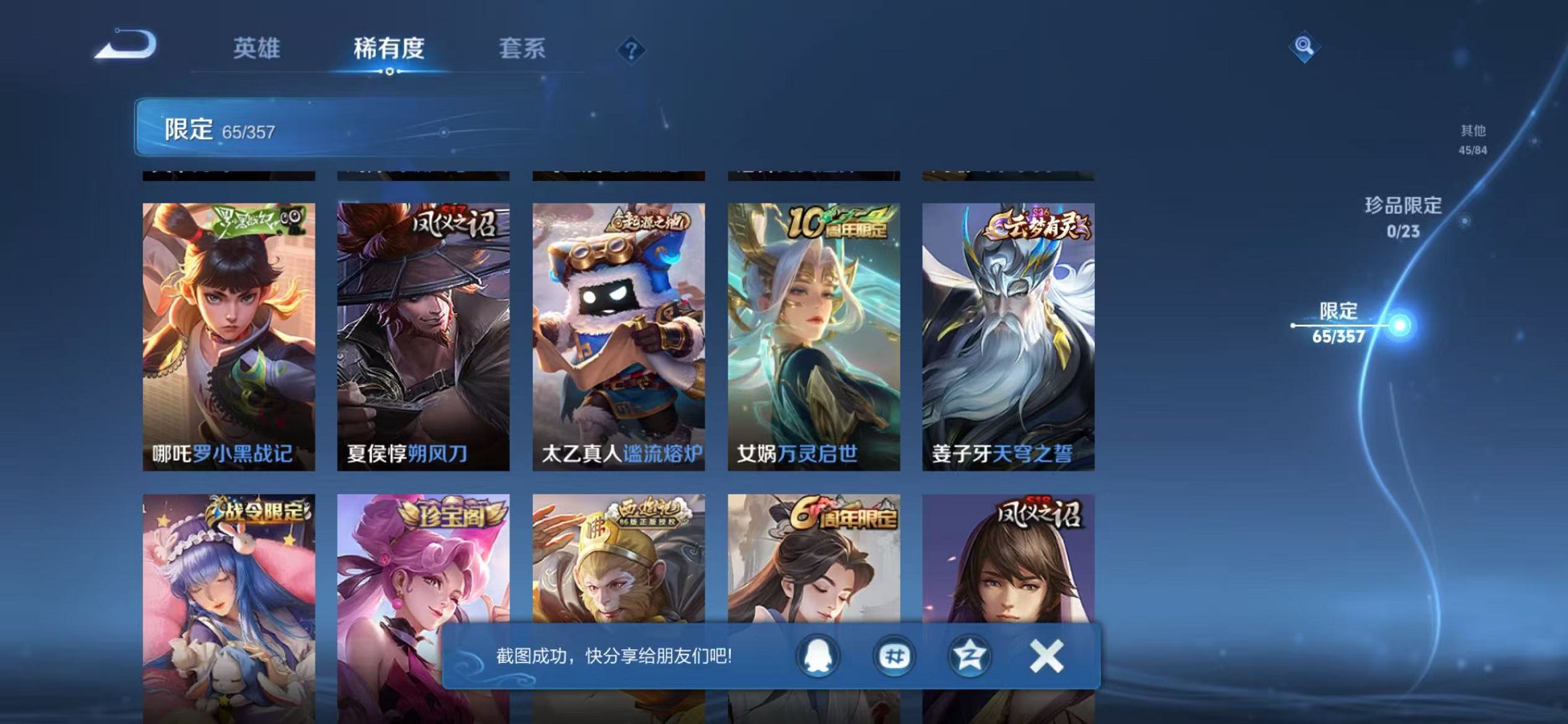Select the 稀有度 tab

click(x=390, y=49)
